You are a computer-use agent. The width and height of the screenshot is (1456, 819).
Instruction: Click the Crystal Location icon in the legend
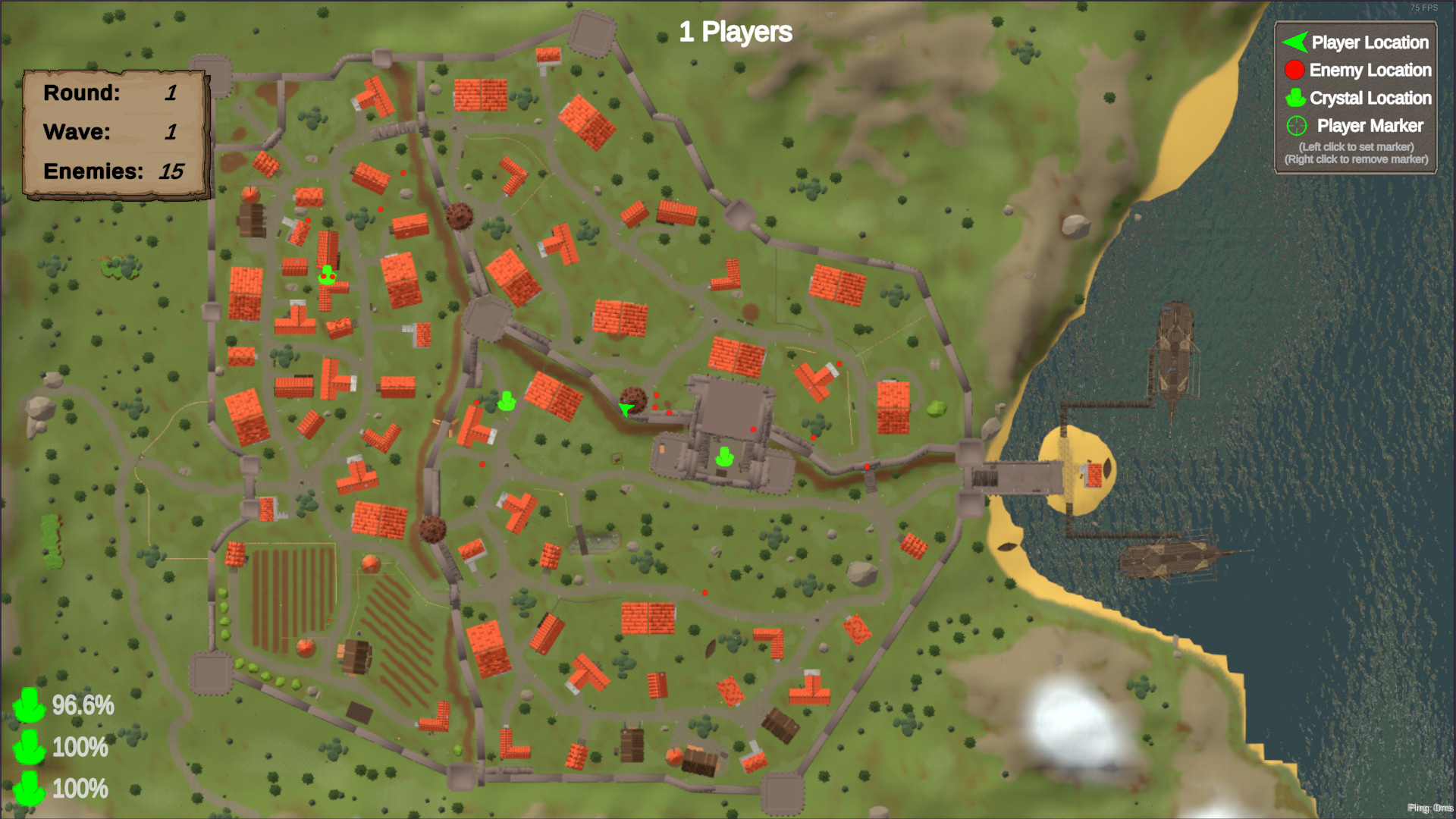(1294, 98)
